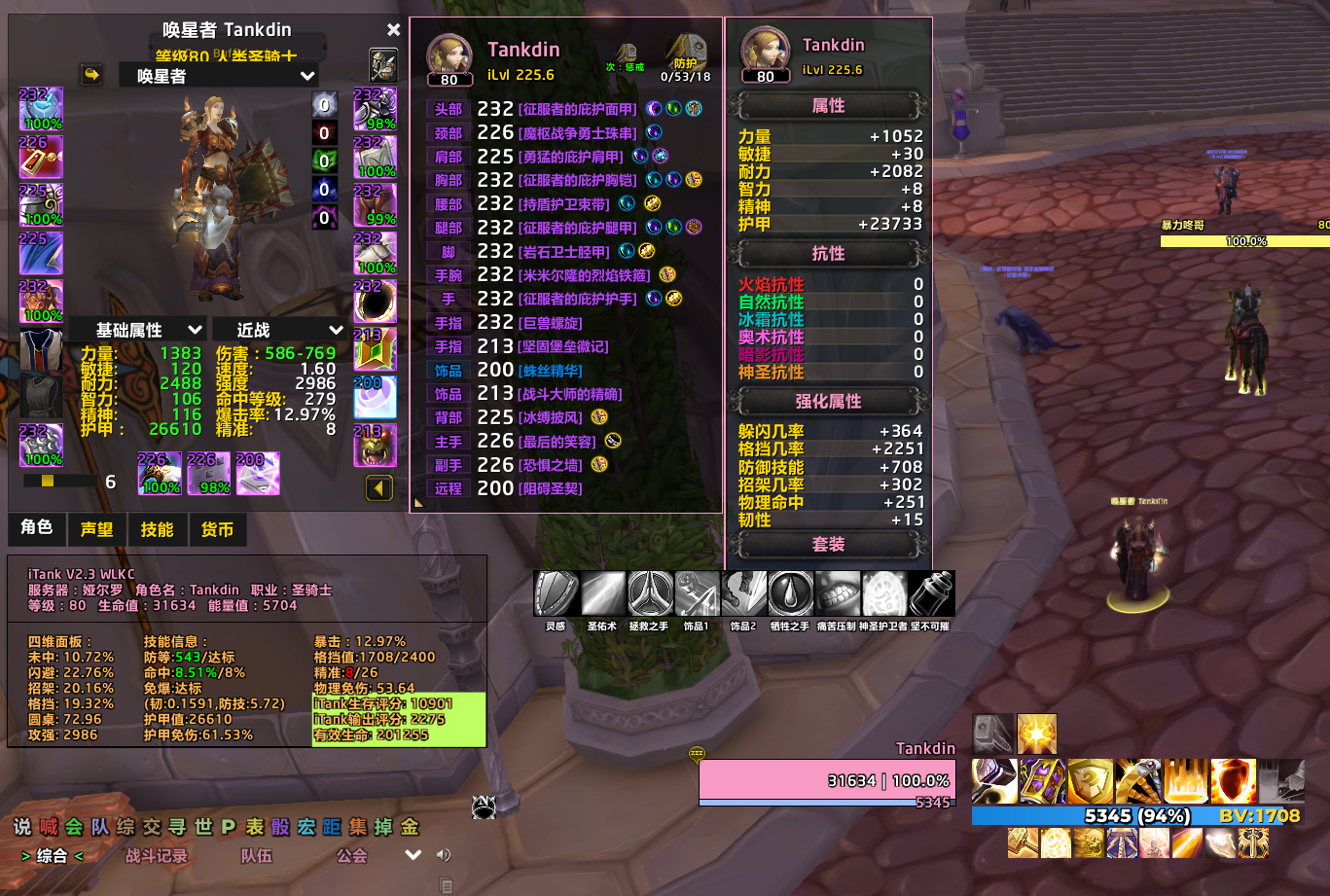Open the 近战 stat dropdown
Screen dimensions: 1330x896
click(279, 330)
